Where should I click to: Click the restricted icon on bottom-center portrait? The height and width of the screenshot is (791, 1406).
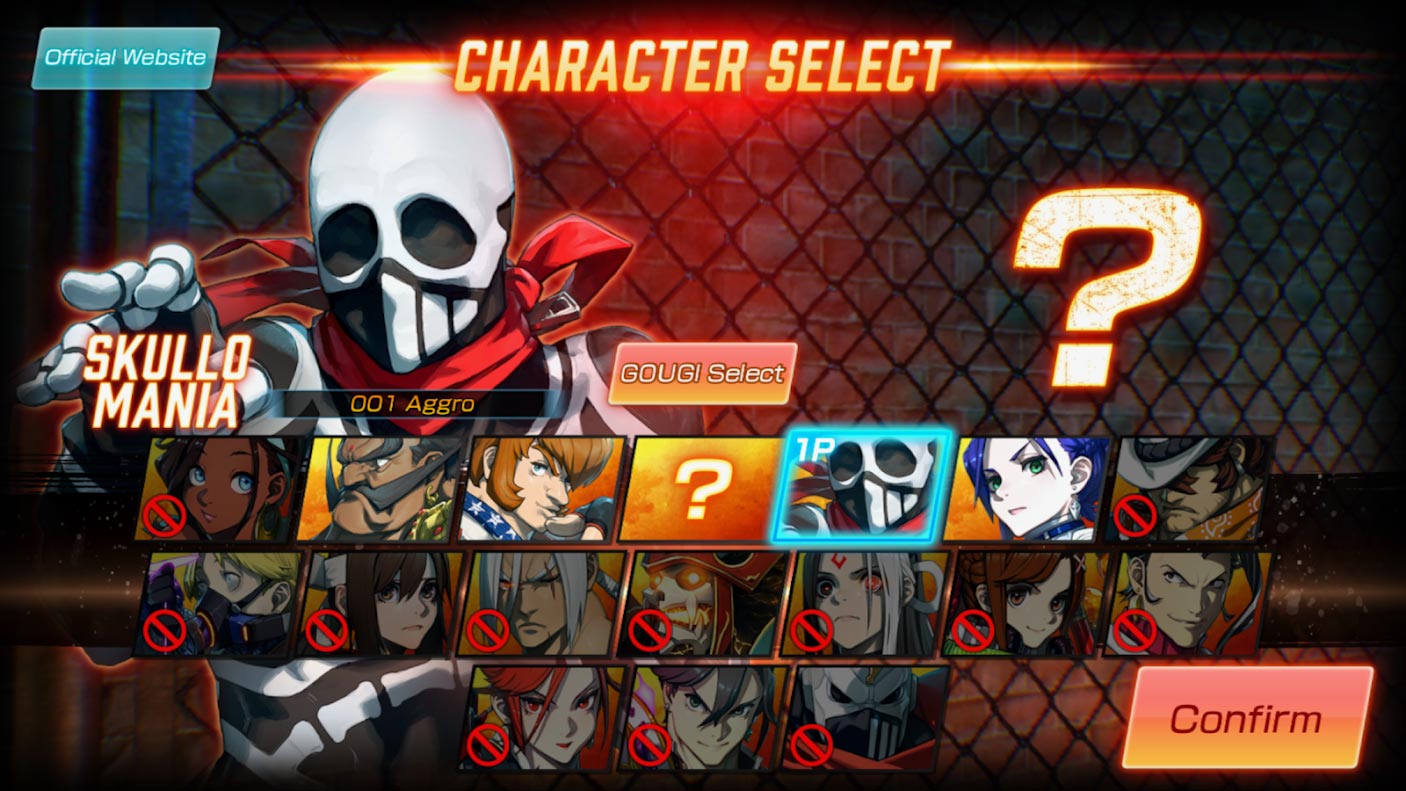pyautogui.click(x=651, y=742)
